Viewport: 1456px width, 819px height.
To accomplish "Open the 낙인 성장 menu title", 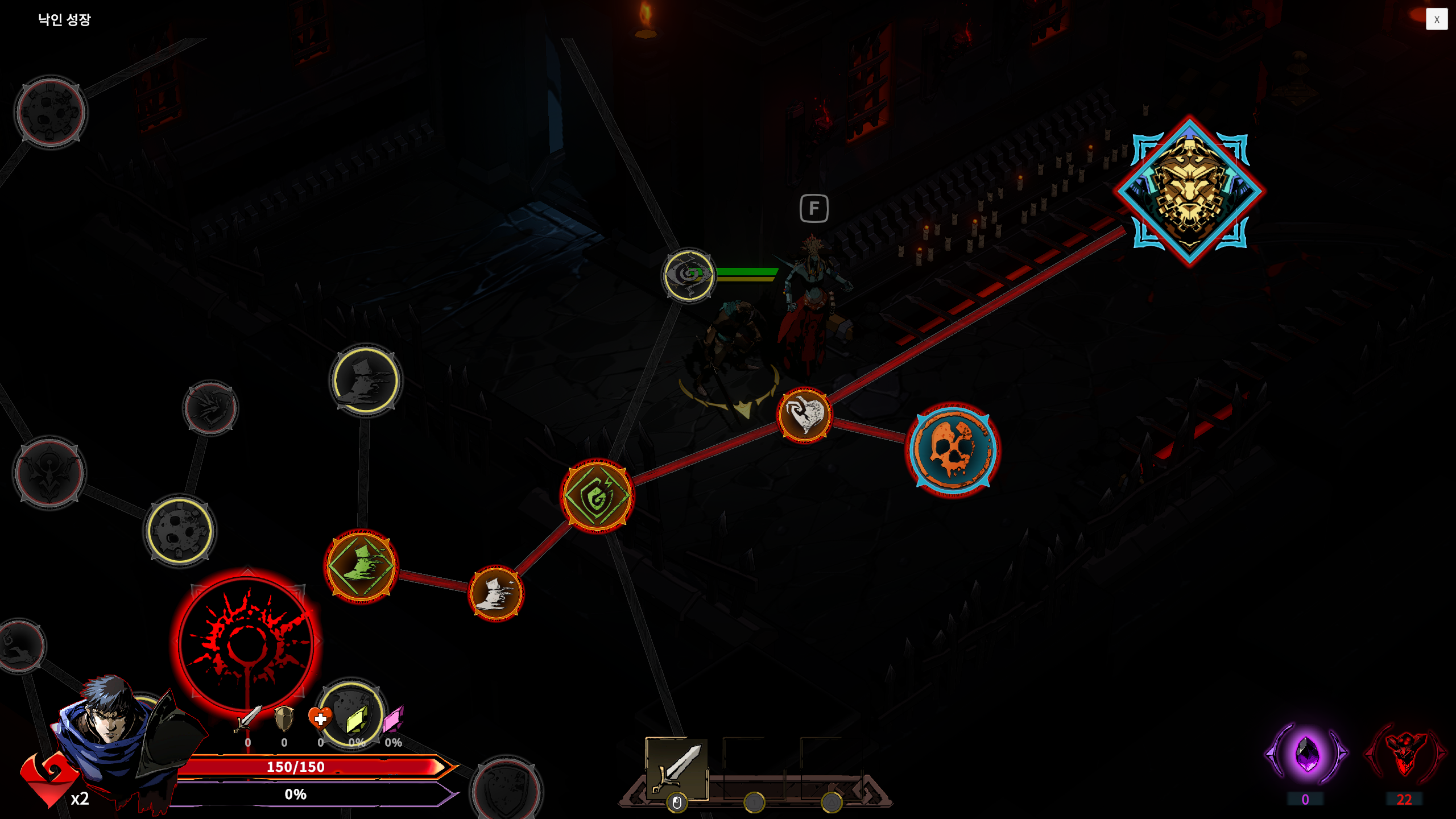I will [x=64, y=19].
